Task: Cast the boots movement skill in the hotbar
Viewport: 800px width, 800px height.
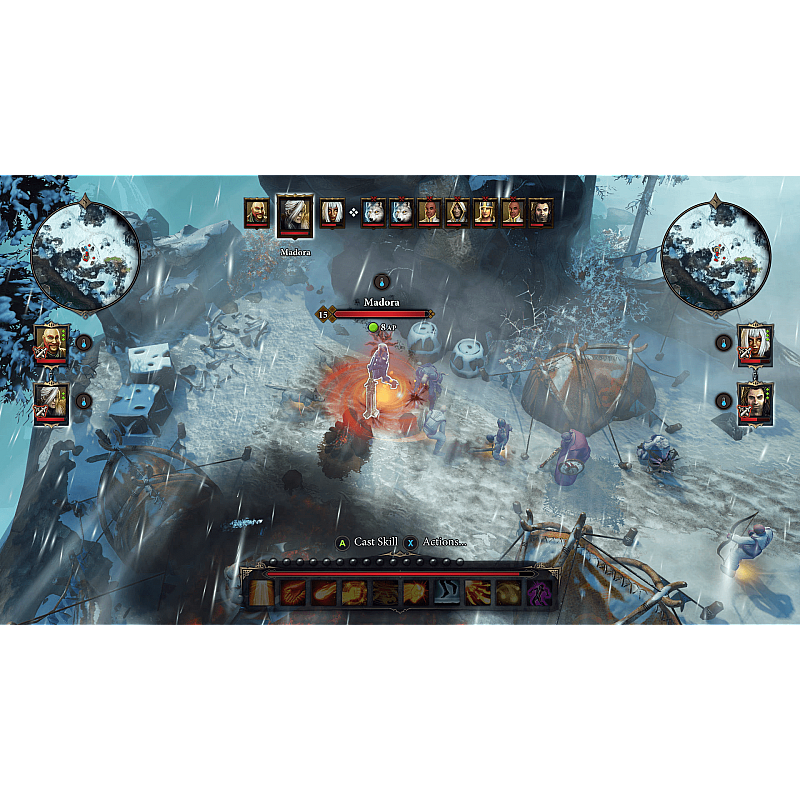Action: 447,592
